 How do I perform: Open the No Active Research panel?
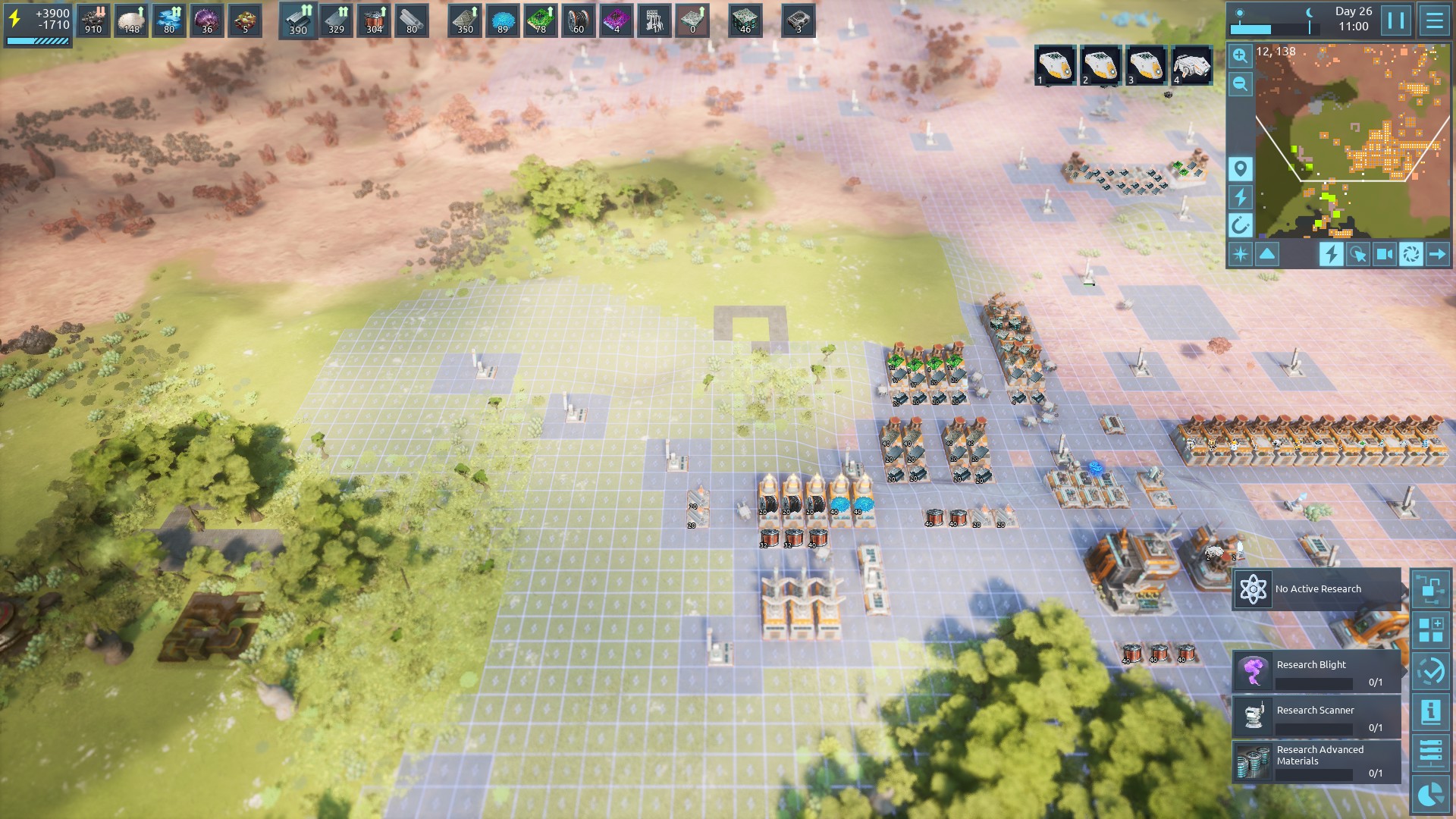pyautogui.click(x=1316, y=589)
